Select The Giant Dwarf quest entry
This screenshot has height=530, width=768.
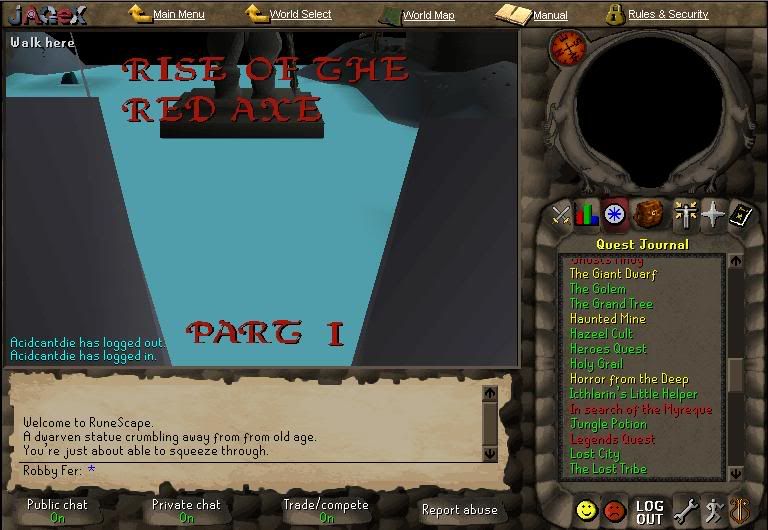click(613, 274)
